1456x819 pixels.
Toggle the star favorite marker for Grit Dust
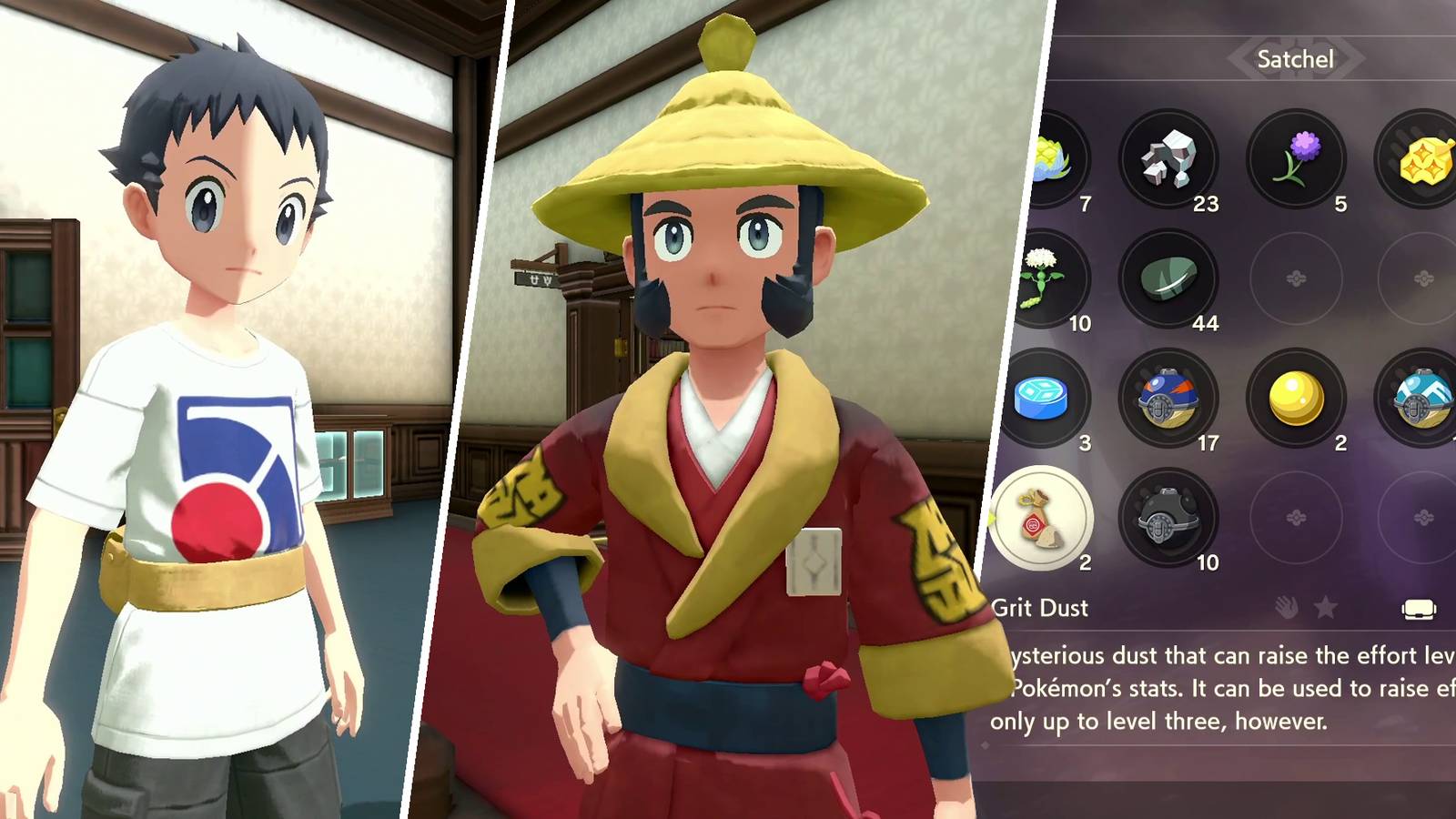coord(1324,607)
